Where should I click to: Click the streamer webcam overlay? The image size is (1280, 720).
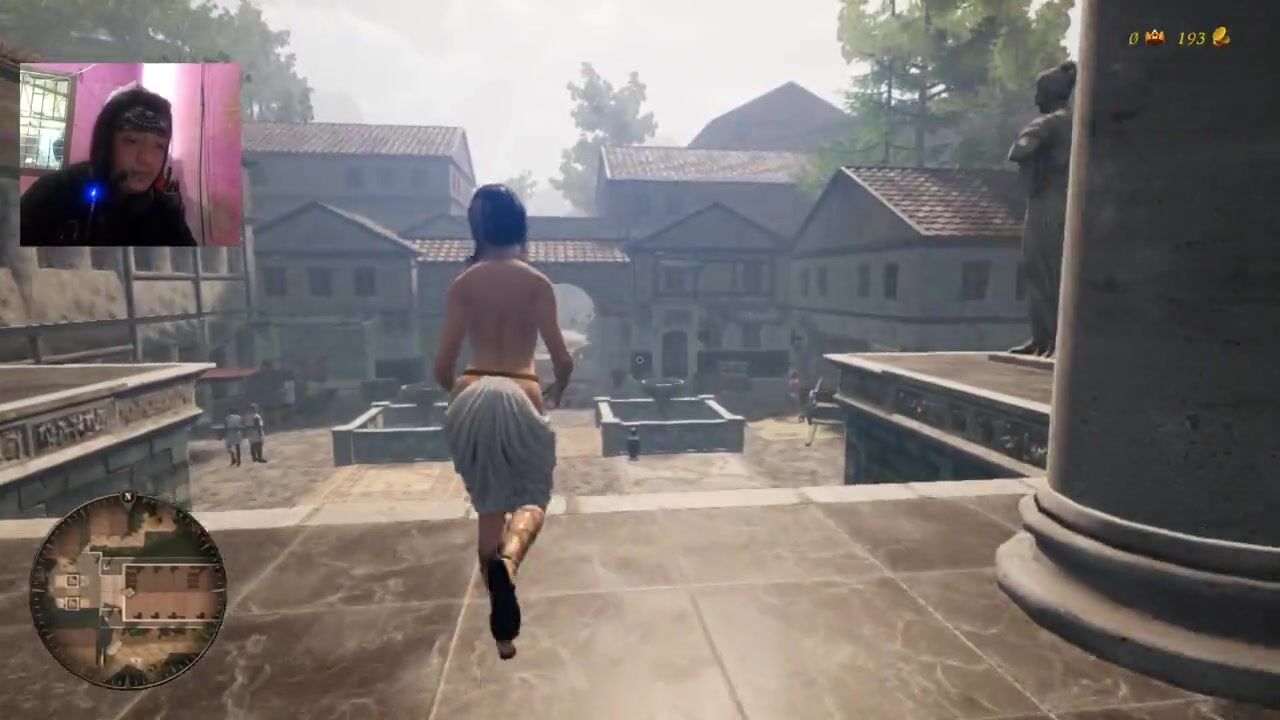pyautogui.click(x=130, y=154)
